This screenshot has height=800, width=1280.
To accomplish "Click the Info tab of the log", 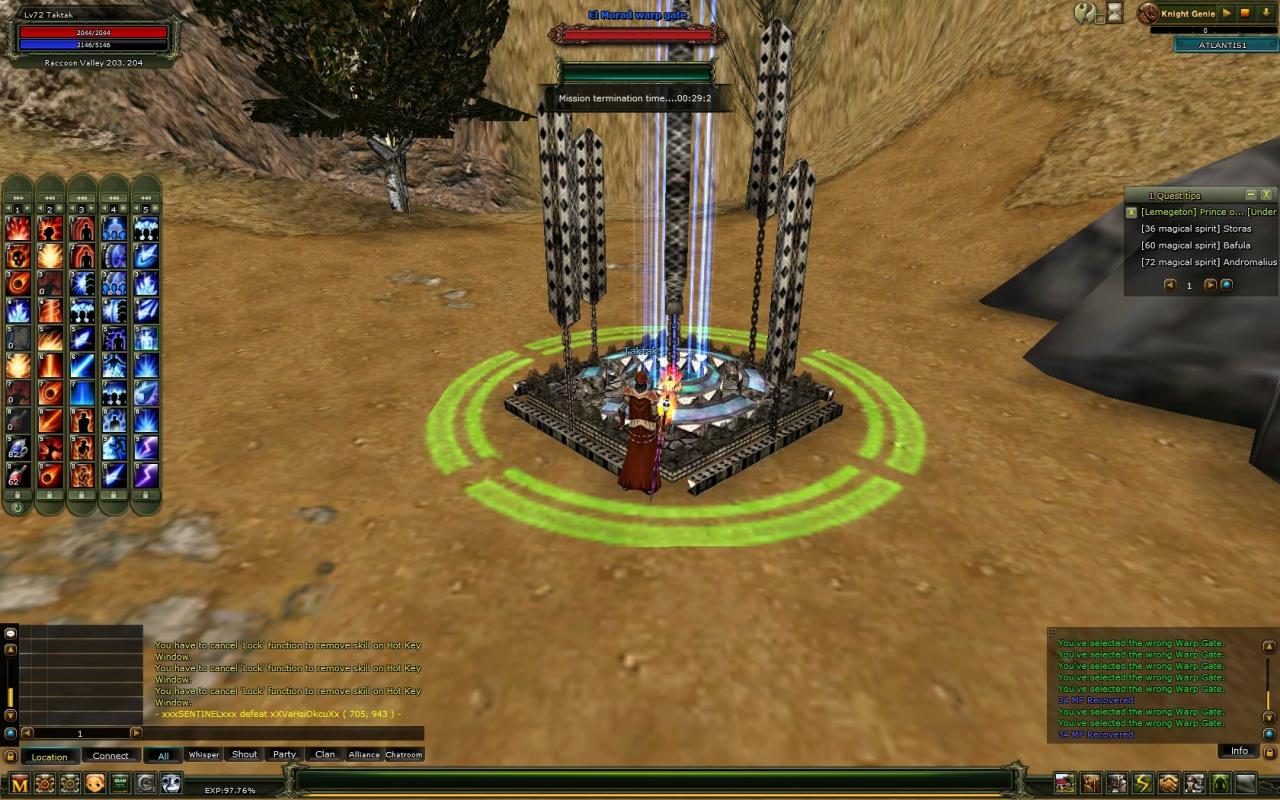I will [x=1239, y=751].
